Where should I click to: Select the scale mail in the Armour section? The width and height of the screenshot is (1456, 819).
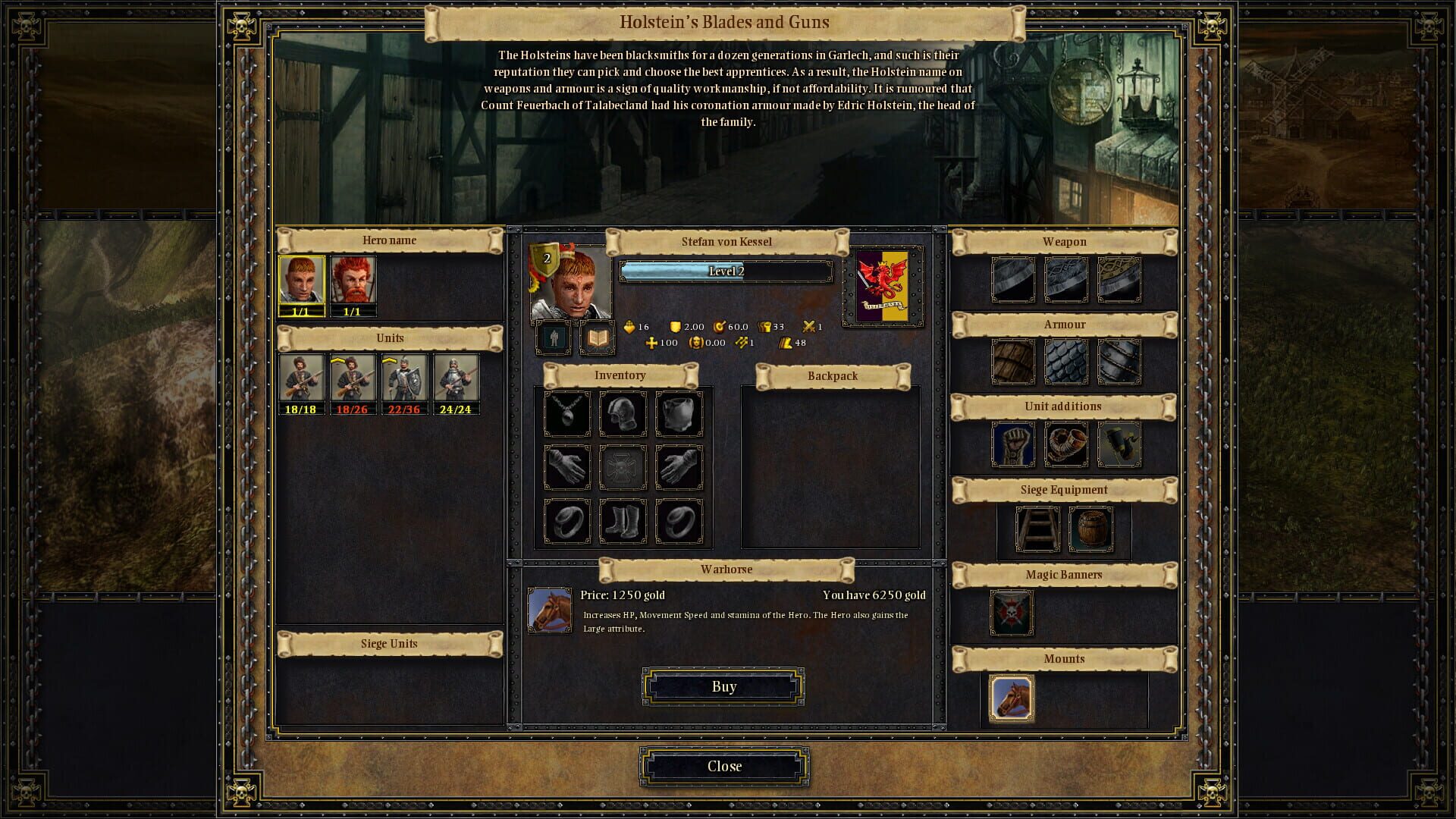[x=1066, y=362]
